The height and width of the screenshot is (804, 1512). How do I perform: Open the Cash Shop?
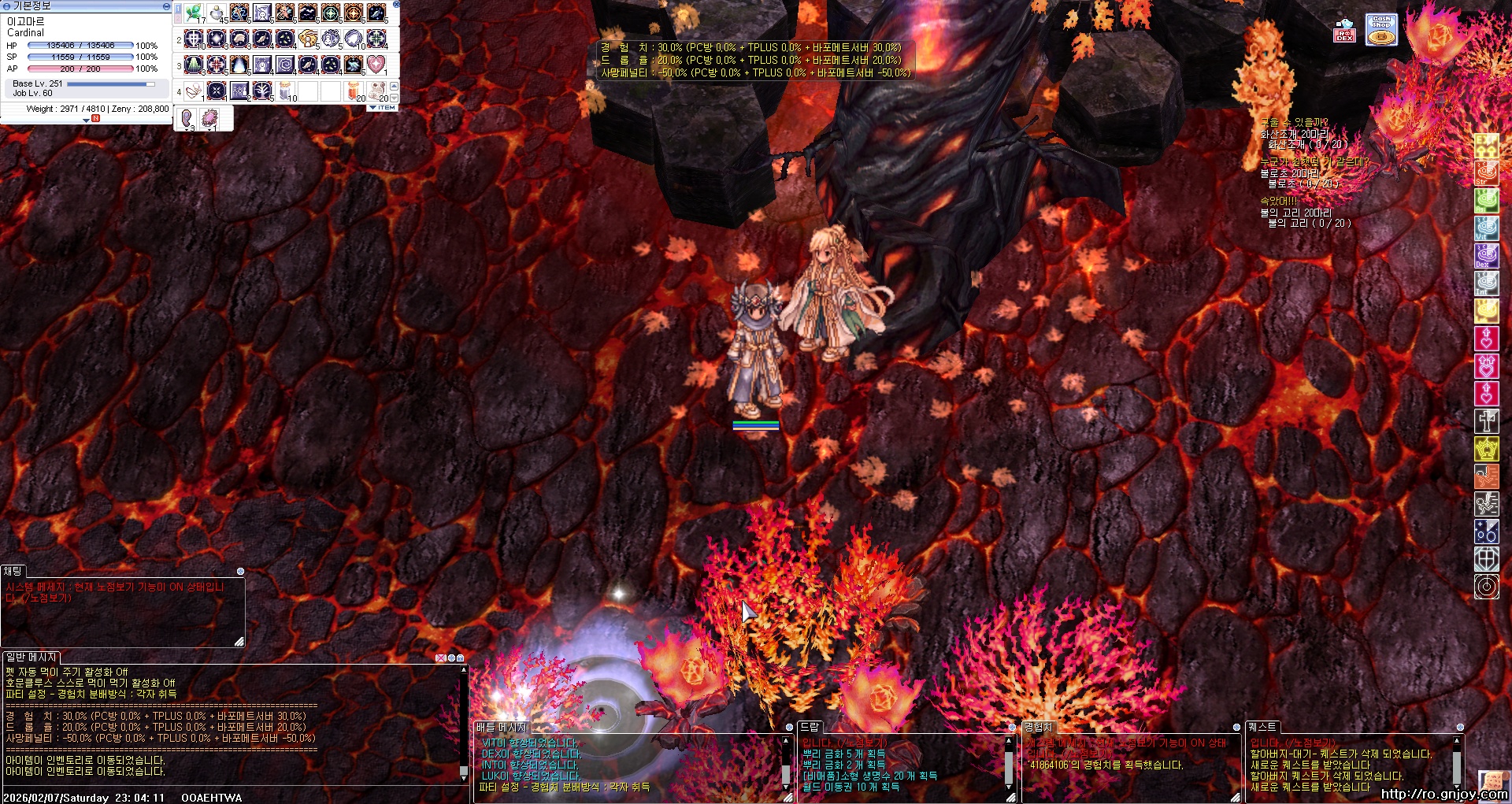(x=1381, y=30)
